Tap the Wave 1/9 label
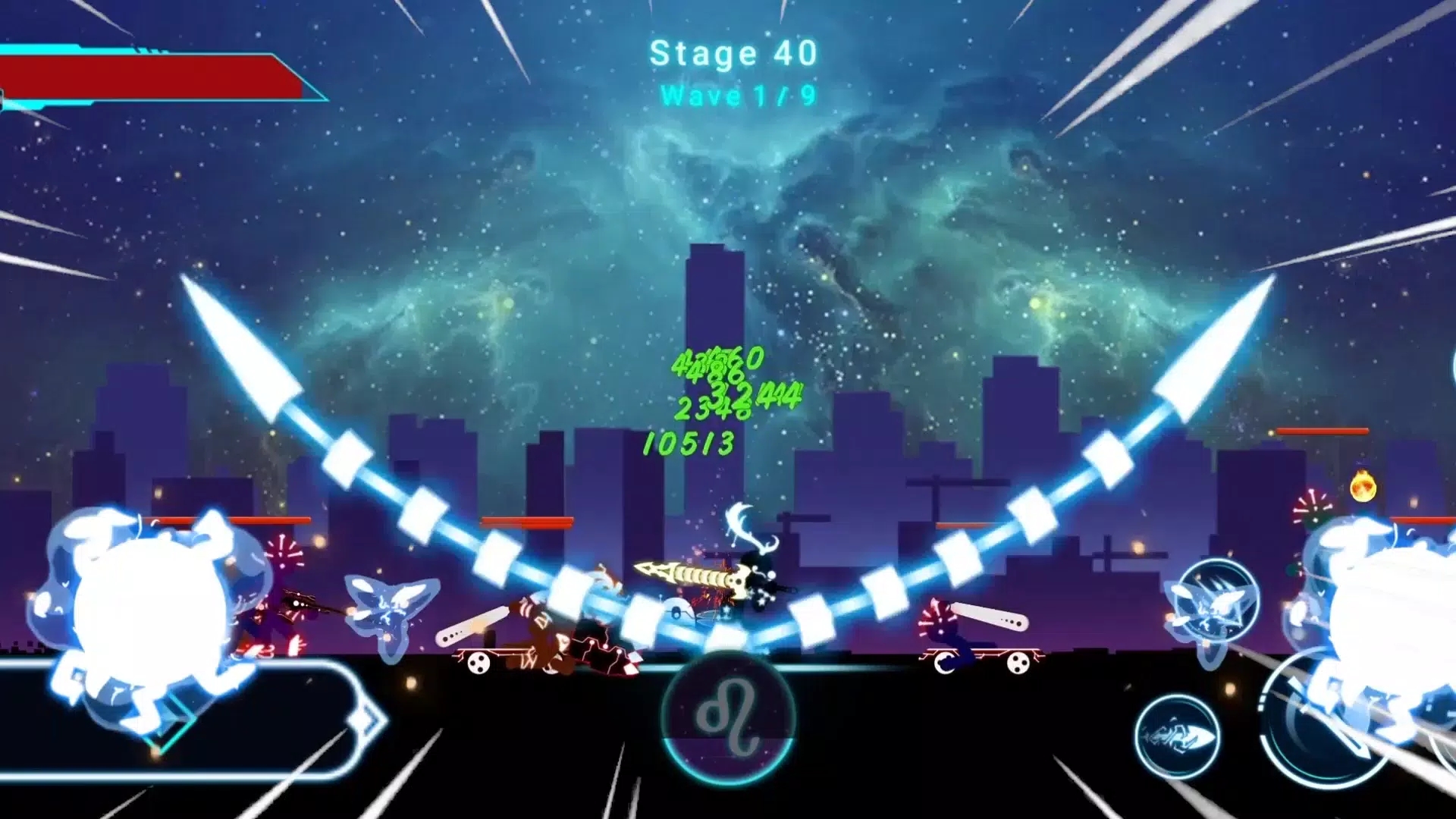This screenshot has width=1456, height=819. (x=734, y=96)
